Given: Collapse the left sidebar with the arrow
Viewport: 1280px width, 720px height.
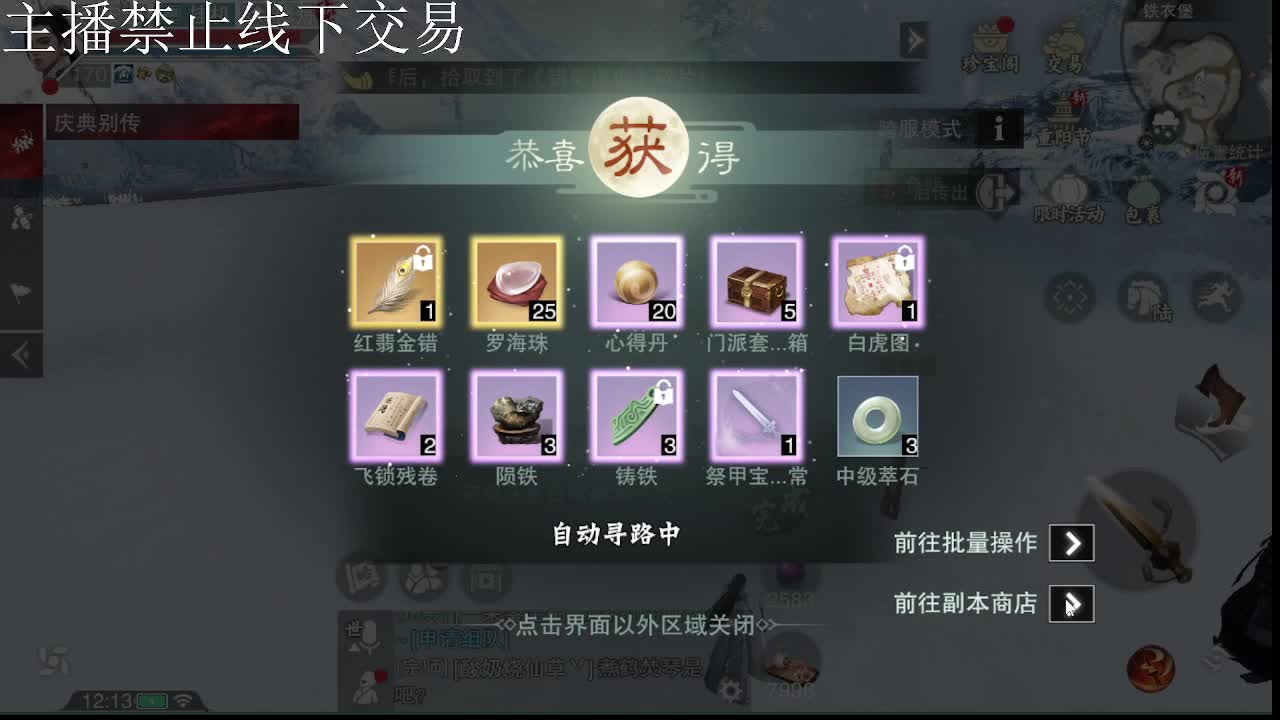Looking at the screenshot, I should [22, 350].
